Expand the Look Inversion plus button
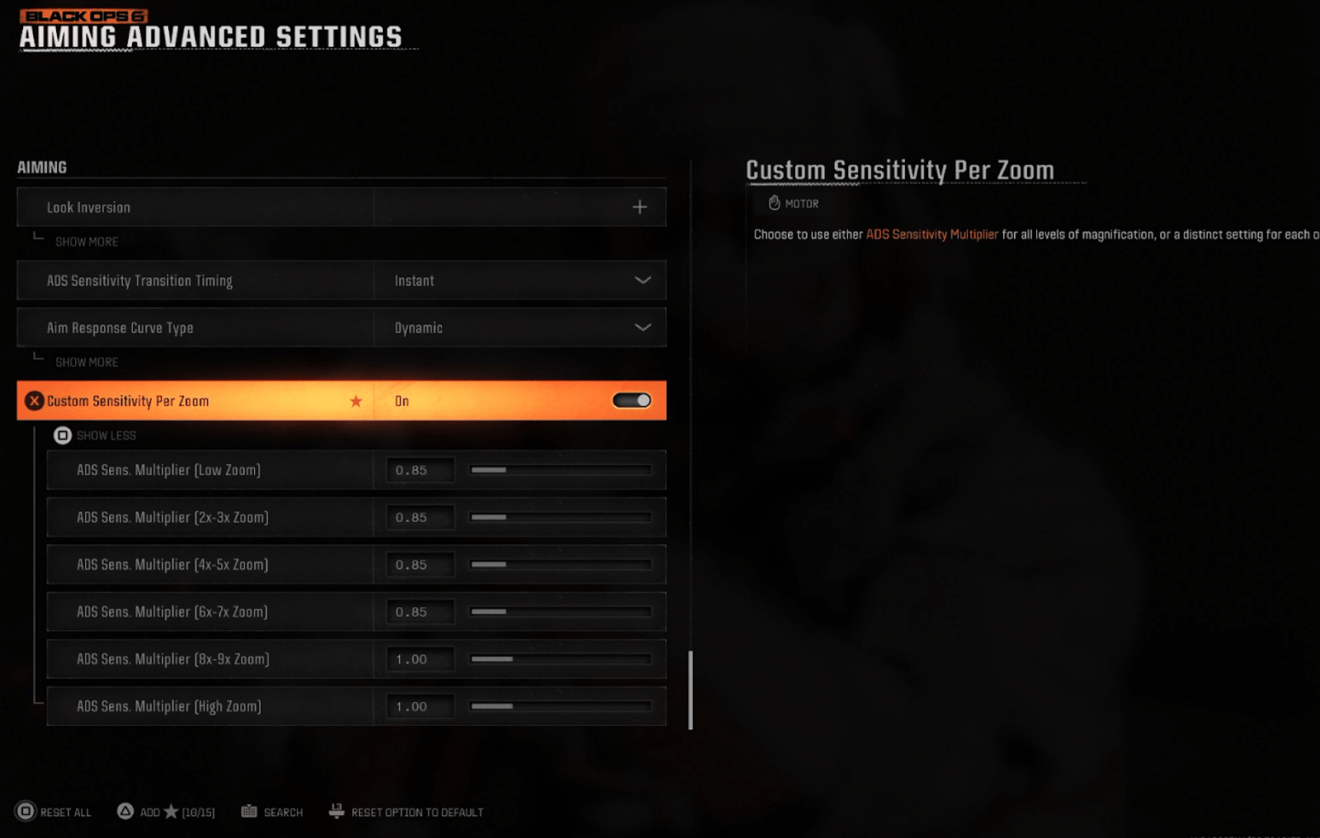1320x838 pixels. pyautogui.click(x=639, y=207)
